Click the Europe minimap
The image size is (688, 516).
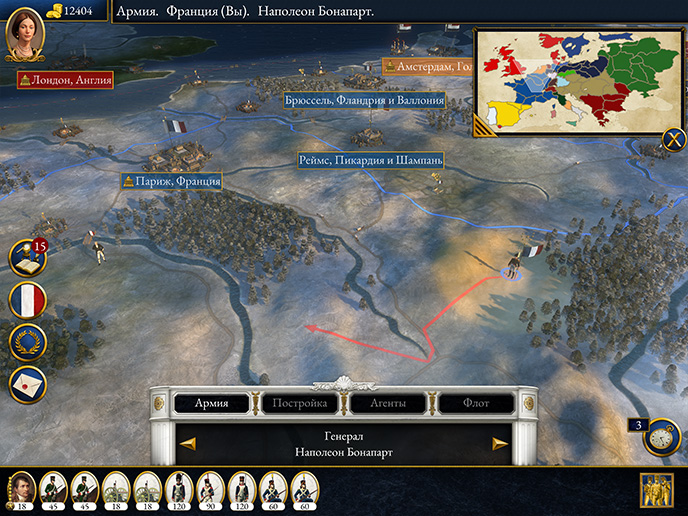point(573,78)
